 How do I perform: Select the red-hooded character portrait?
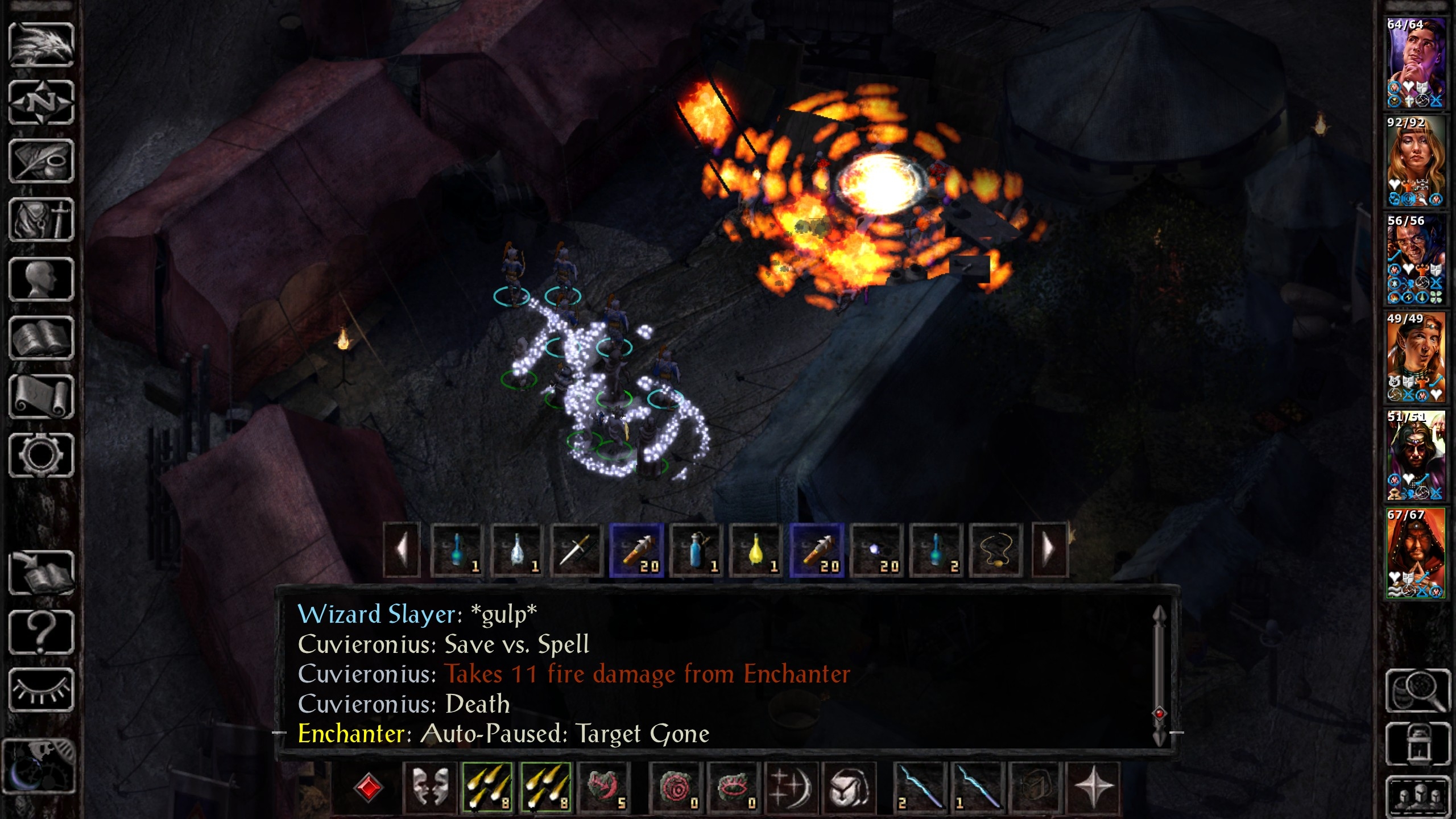tap(1415, 553)
